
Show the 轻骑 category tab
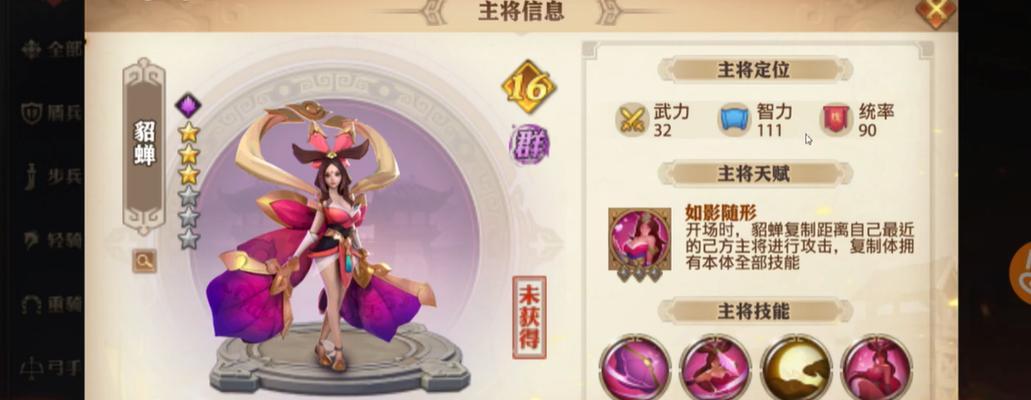pos(49,240)
